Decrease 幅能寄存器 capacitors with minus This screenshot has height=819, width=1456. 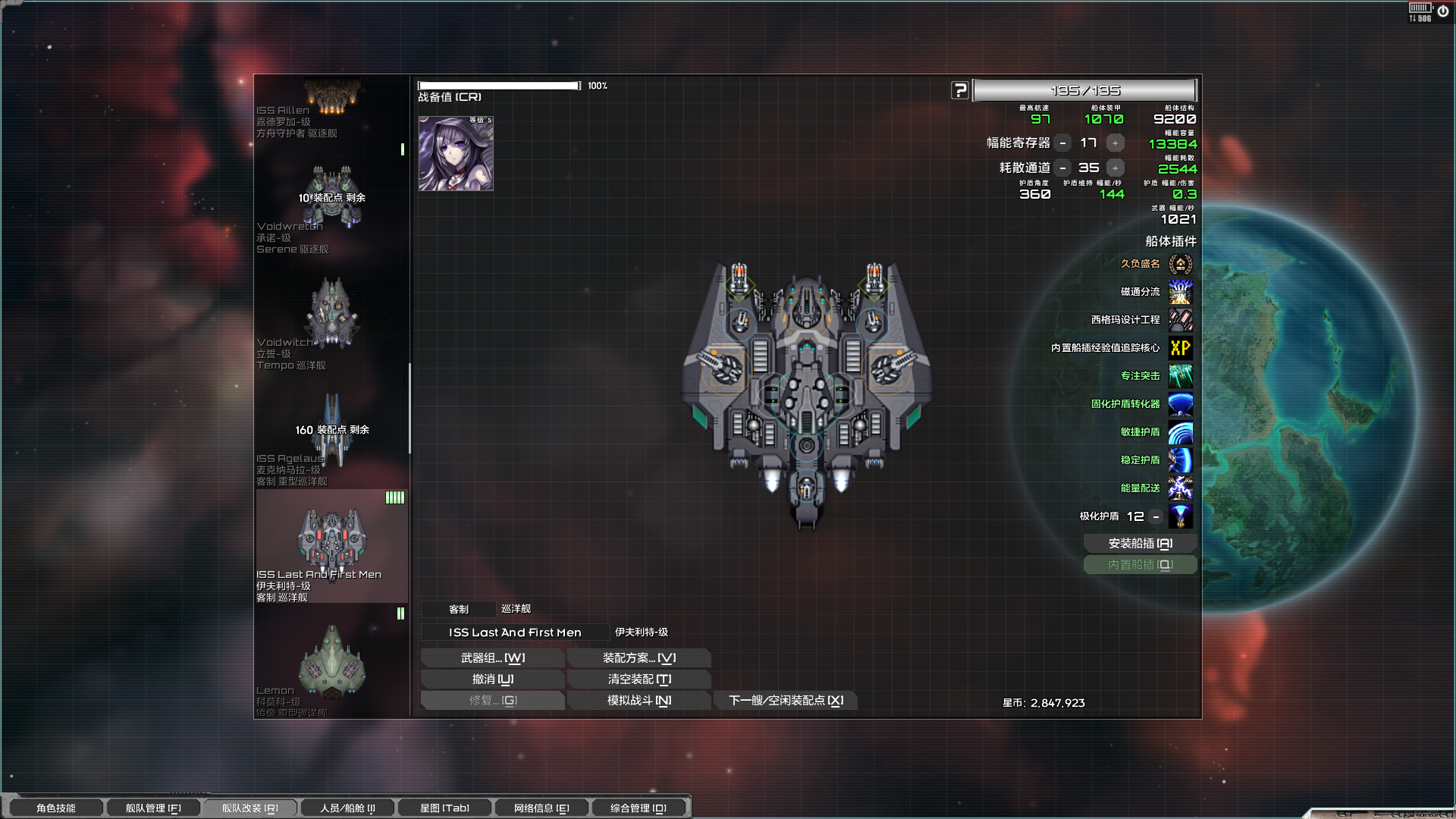(1063, 143)
